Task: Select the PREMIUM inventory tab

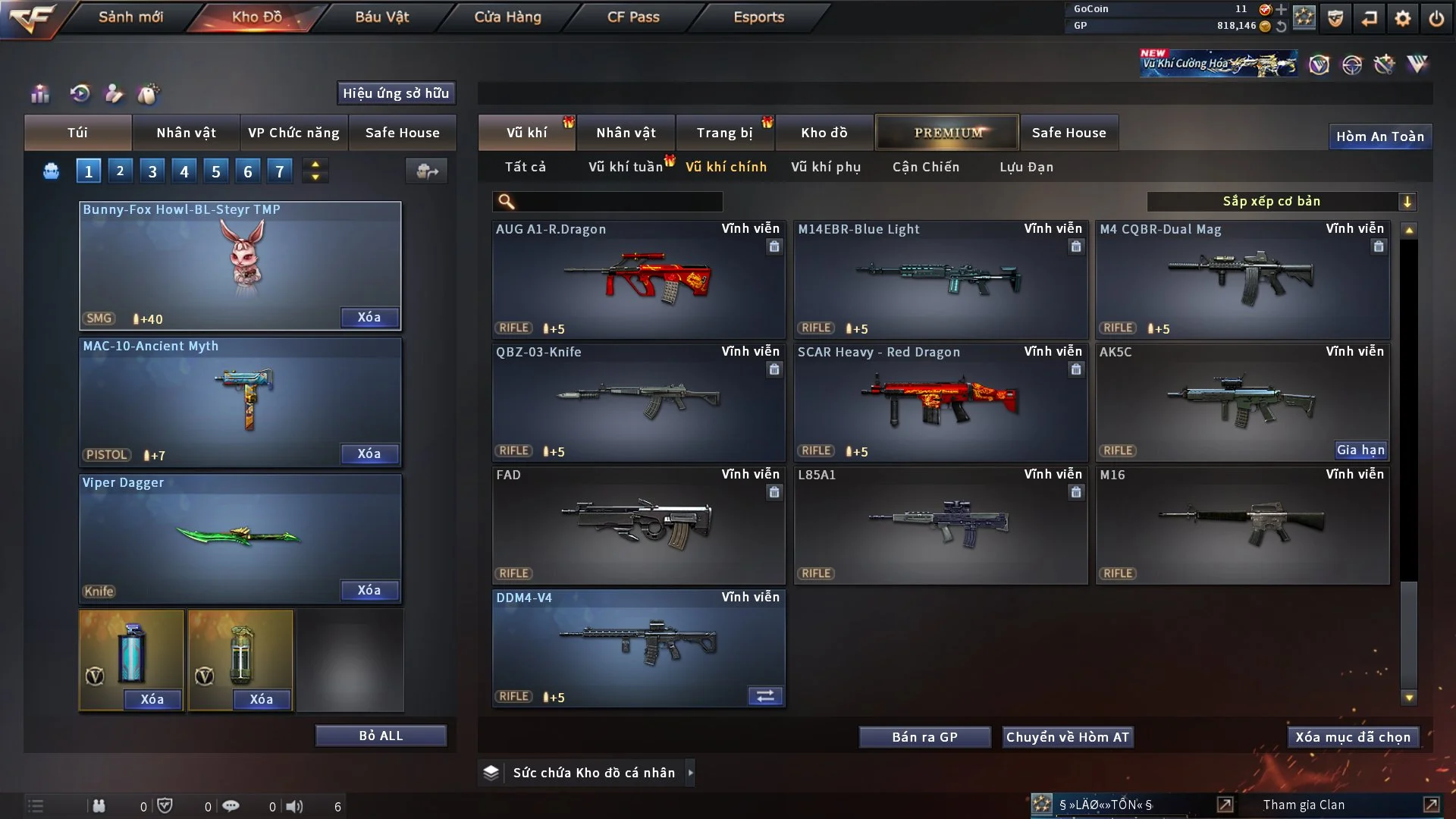Action: [x=947, y=133]
